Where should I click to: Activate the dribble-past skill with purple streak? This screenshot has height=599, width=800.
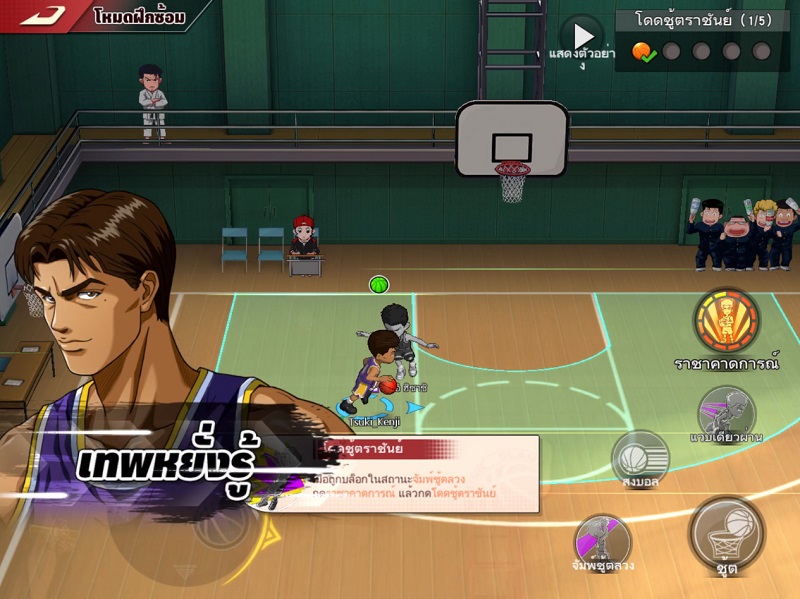[726, 412]
